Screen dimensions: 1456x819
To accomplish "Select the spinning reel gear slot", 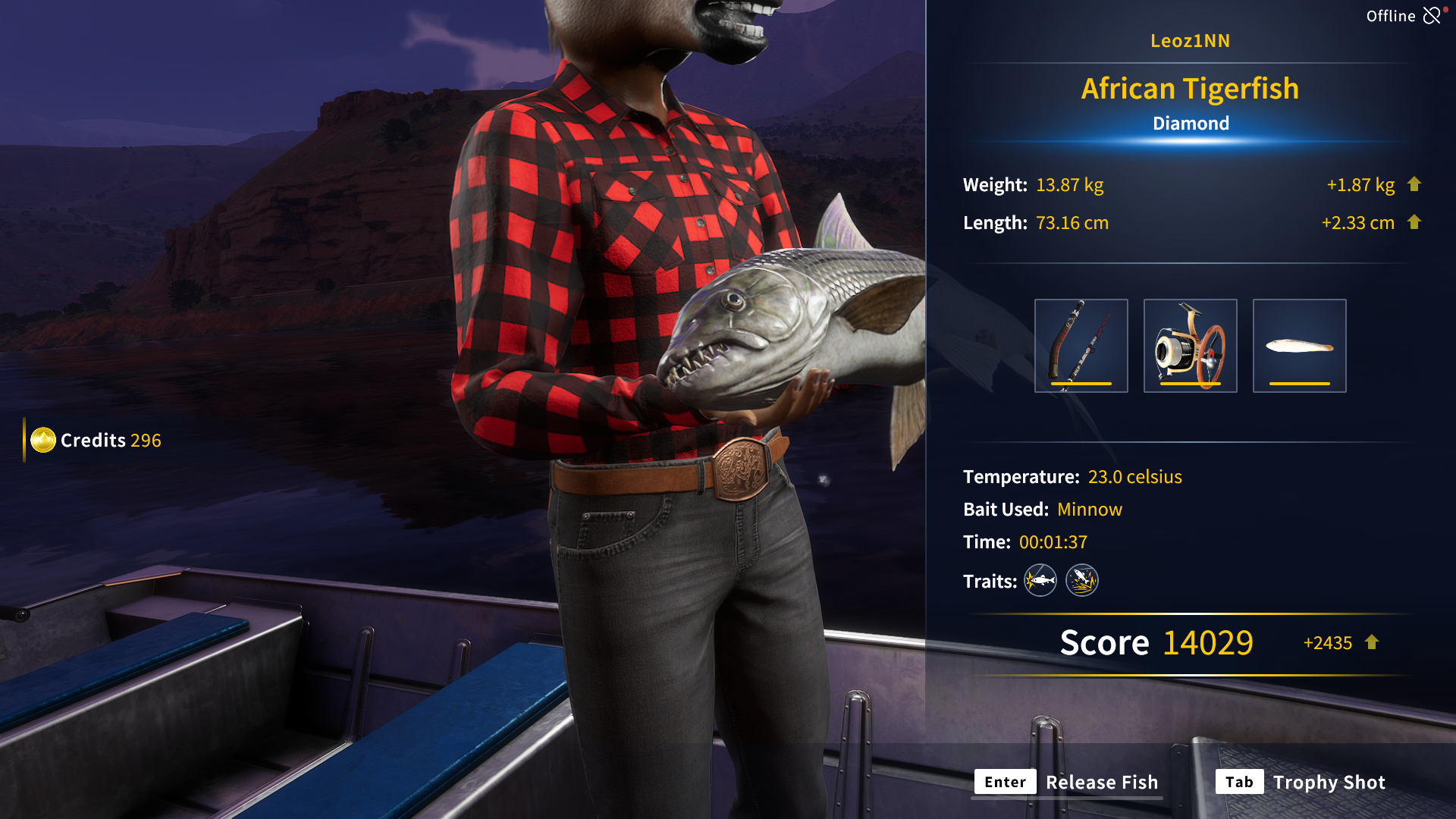I will pos(1190,346).
